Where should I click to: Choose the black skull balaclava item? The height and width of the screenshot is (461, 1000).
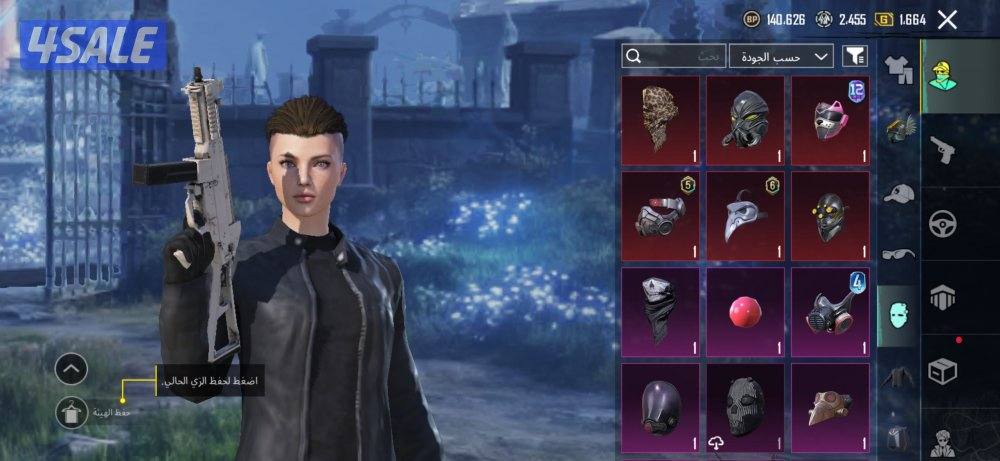click(x=745, y=405)
